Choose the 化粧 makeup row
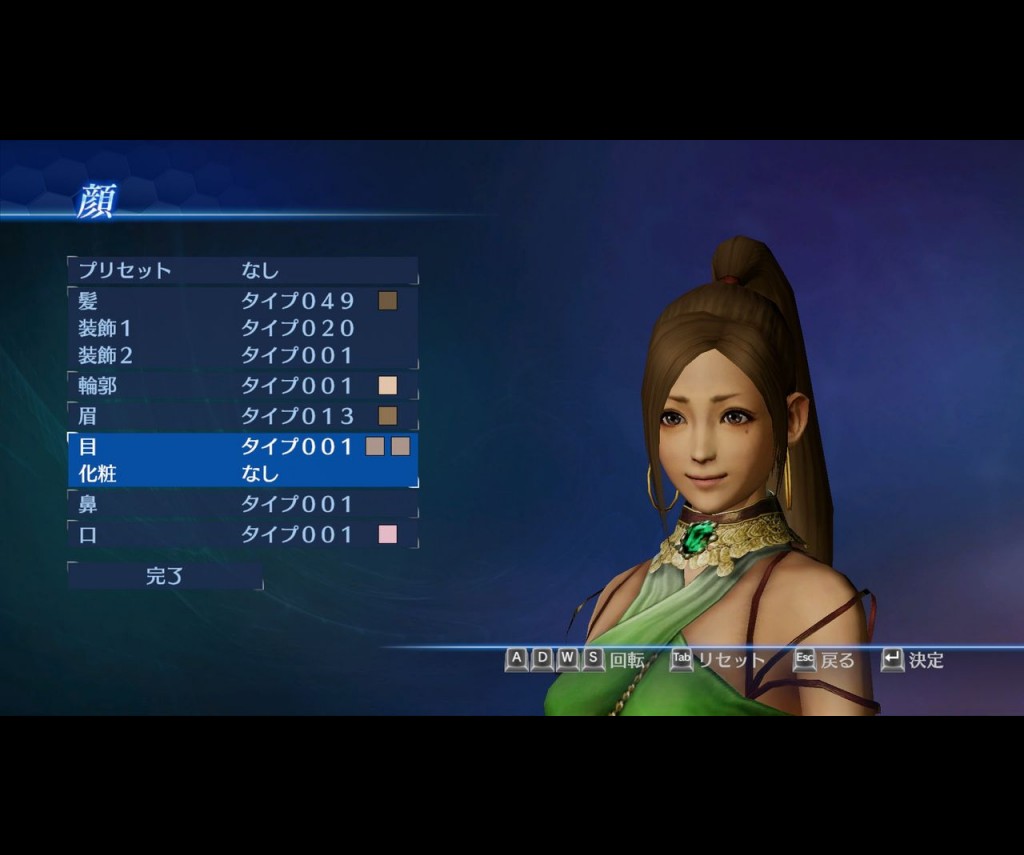This screenshot has height=855, width=1024. coord(242,474)
